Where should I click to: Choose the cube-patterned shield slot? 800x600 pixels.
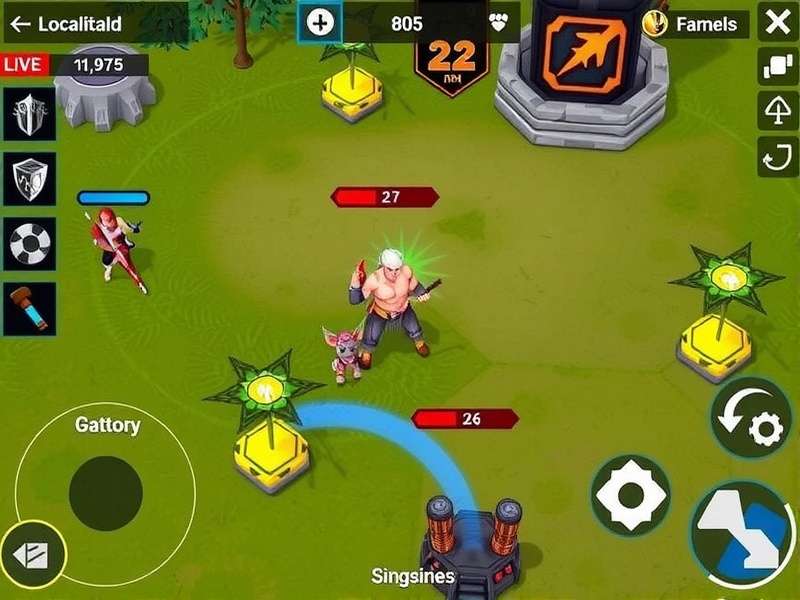[29, 178]
